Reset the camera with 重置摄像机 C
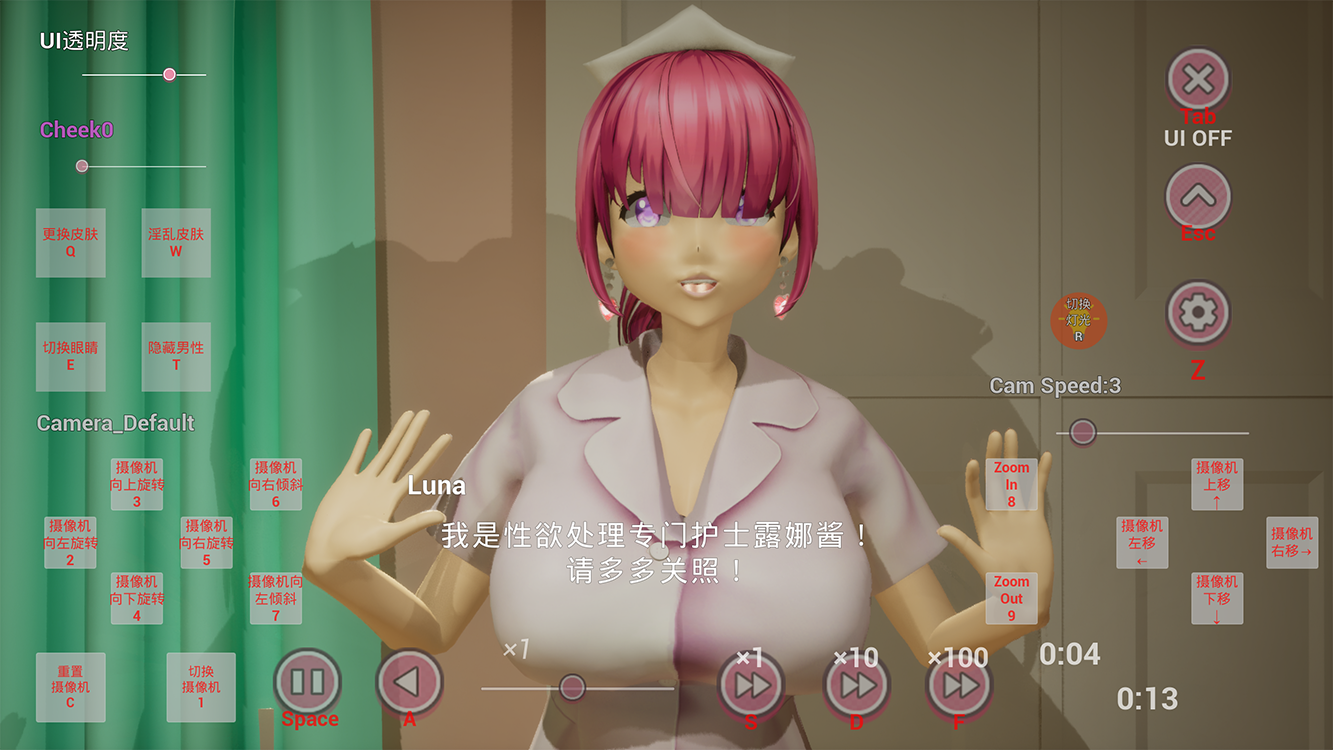This screenshot has height=750, width=1333. [x=70, y=687]
